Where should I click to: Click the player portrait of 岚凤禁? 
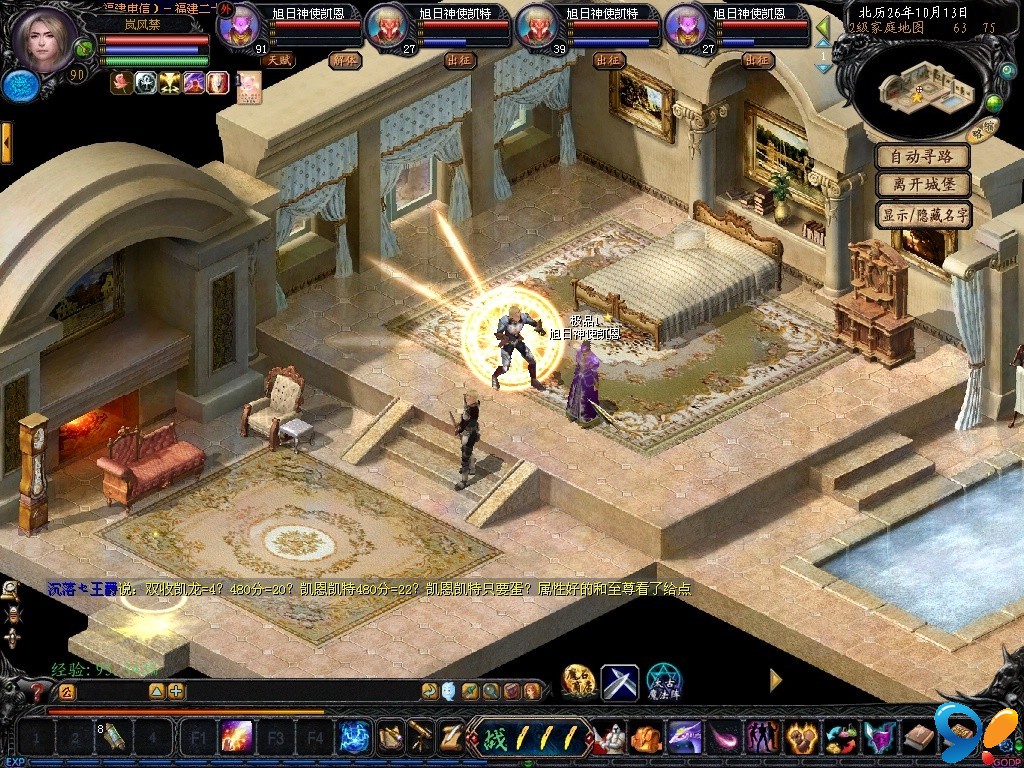click(x=43, y=38)
